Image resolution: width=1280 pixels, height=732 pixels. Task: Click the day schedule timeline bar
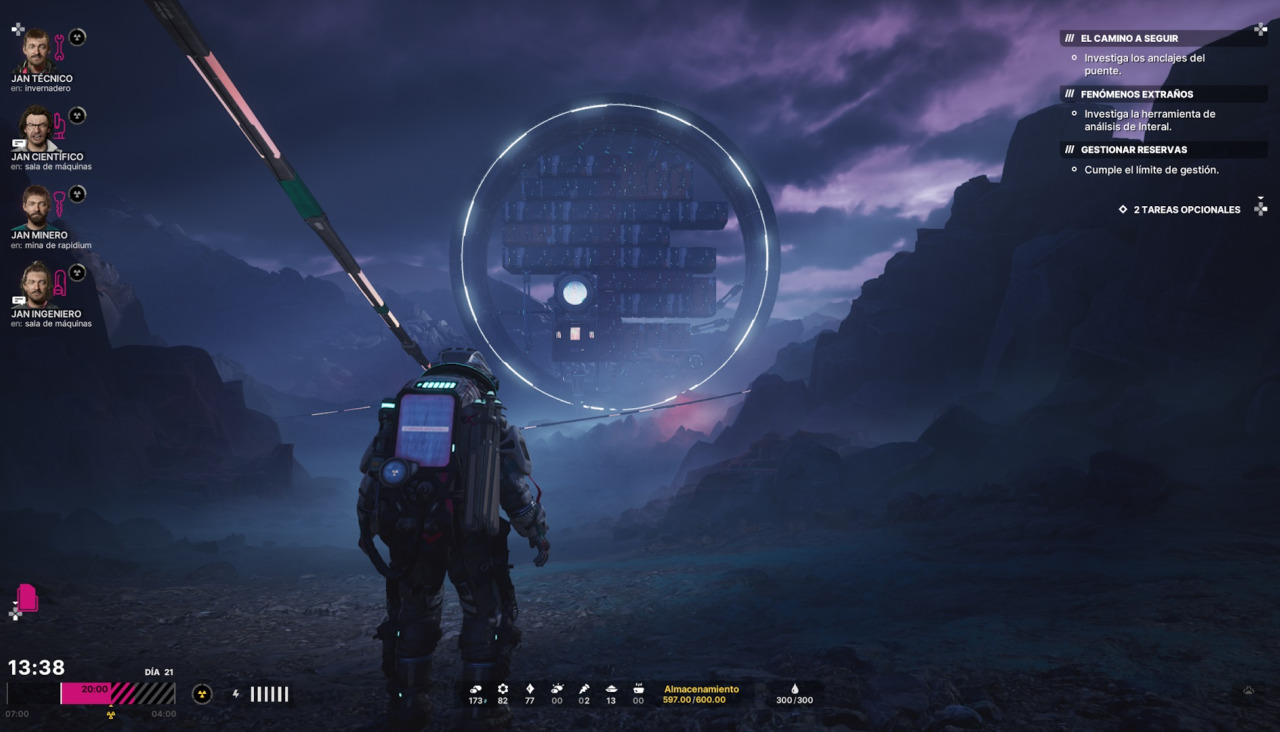(x=118, y=693)
